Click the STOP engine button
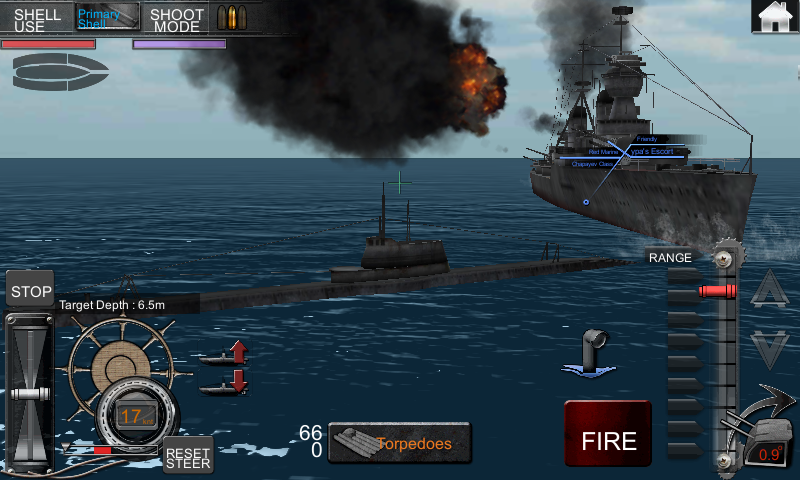Screen dimensions: 800x480 pos(31,291)
